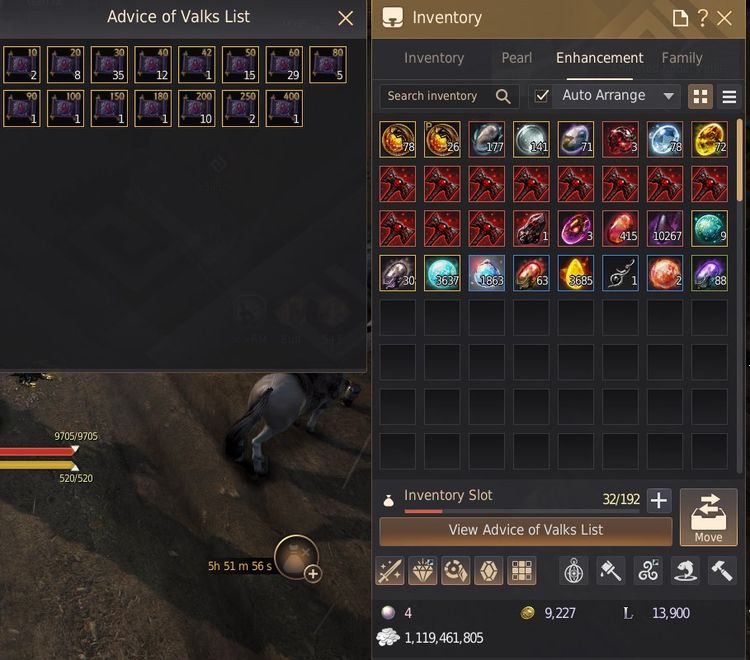Open the Auto Arrange dropdown arrow
Image resolution: width=750 pixels, height=660 pixels.
668,97
